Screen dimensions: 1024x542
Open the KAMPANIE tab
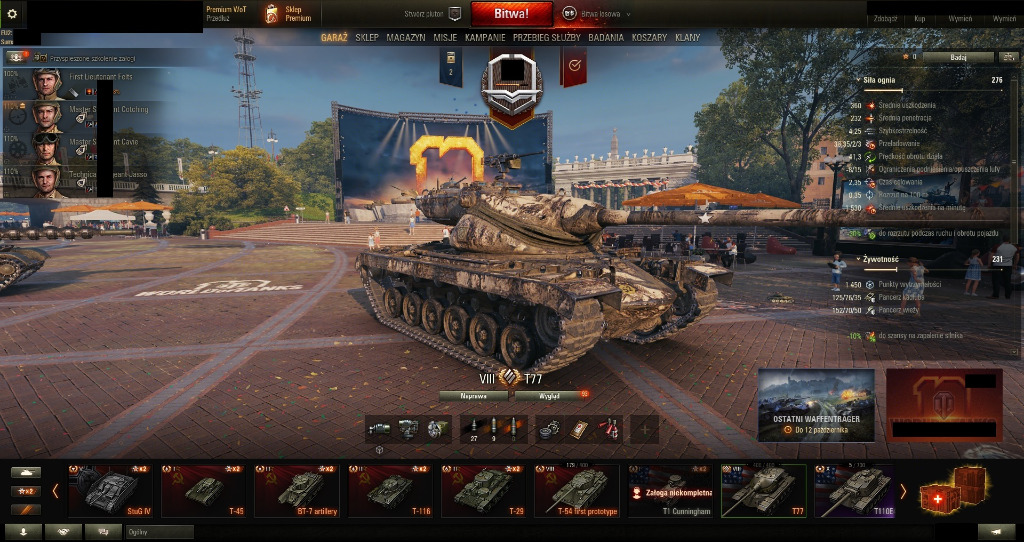(x=485, y=37)
